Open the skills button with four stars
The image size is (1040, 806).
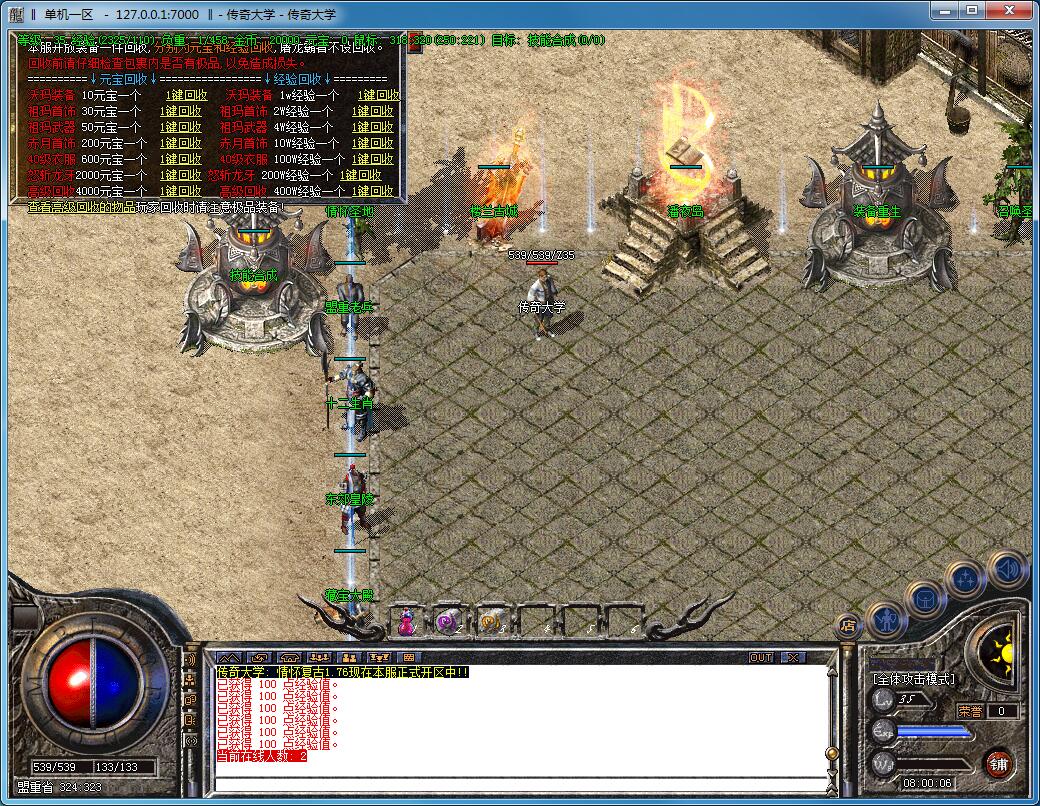coord(966,579)
